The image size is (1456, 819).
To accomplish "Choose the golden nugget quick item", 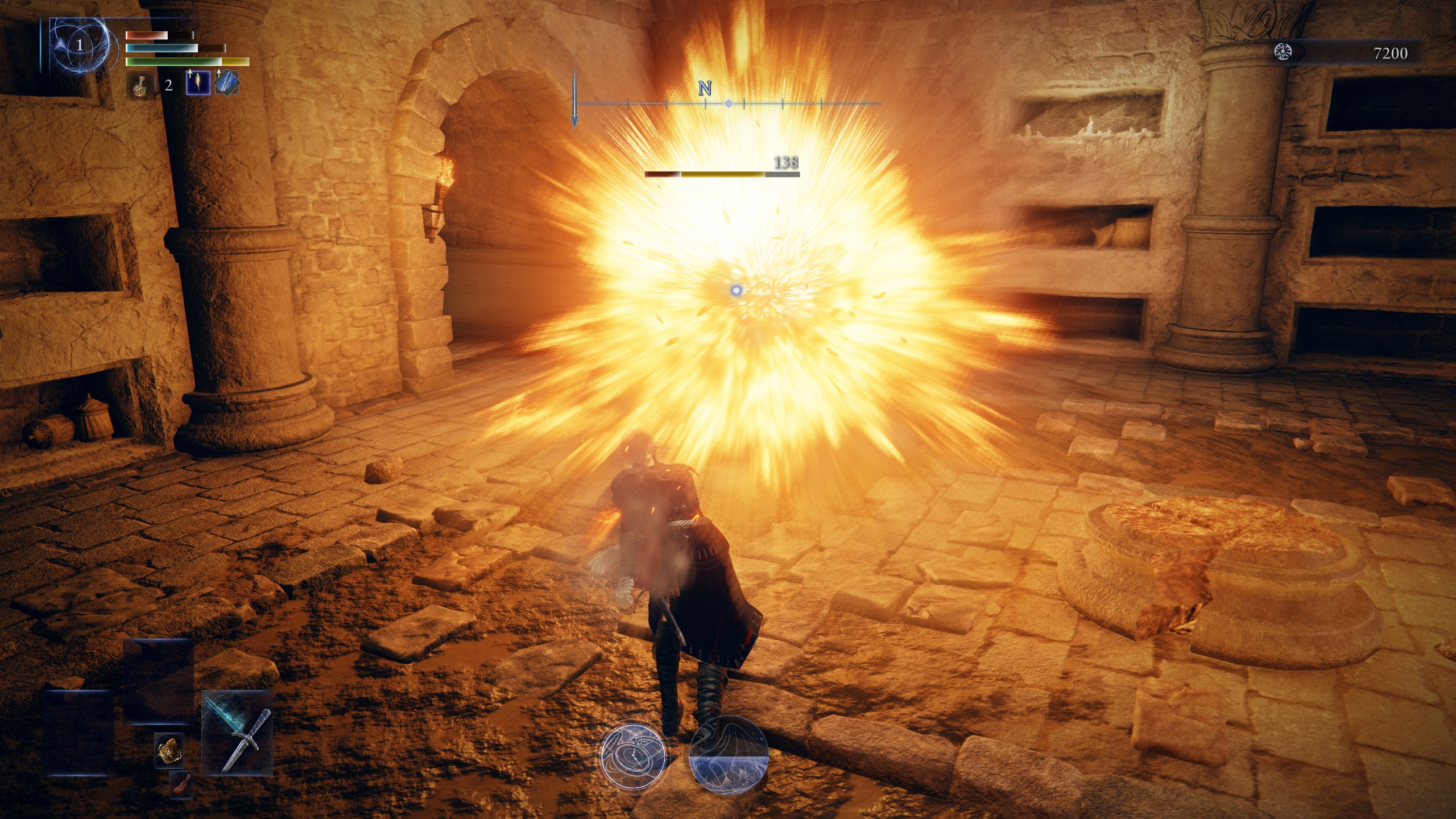I will pos(169,750).
